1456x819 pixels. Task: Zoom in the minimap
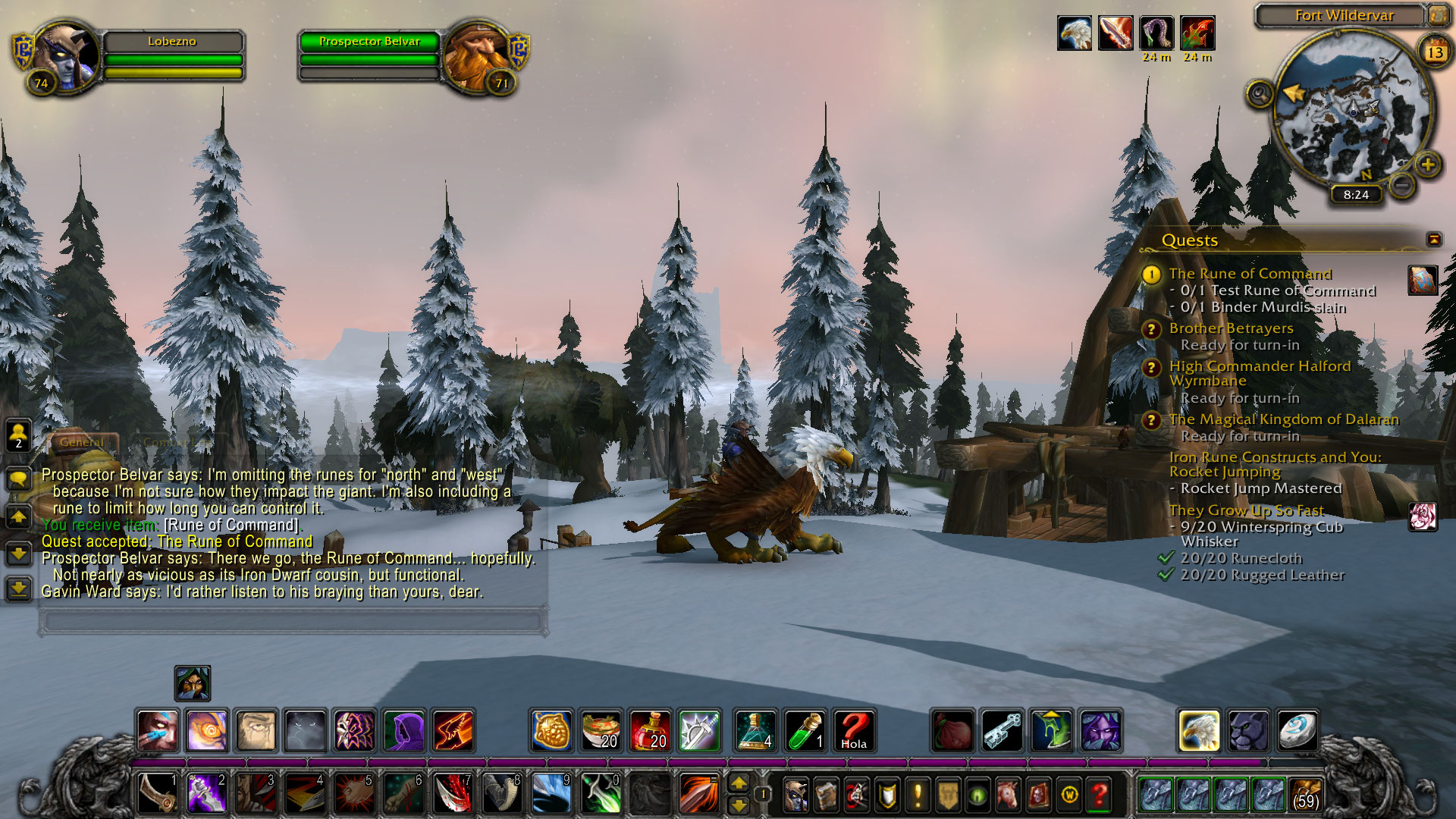1427,164
